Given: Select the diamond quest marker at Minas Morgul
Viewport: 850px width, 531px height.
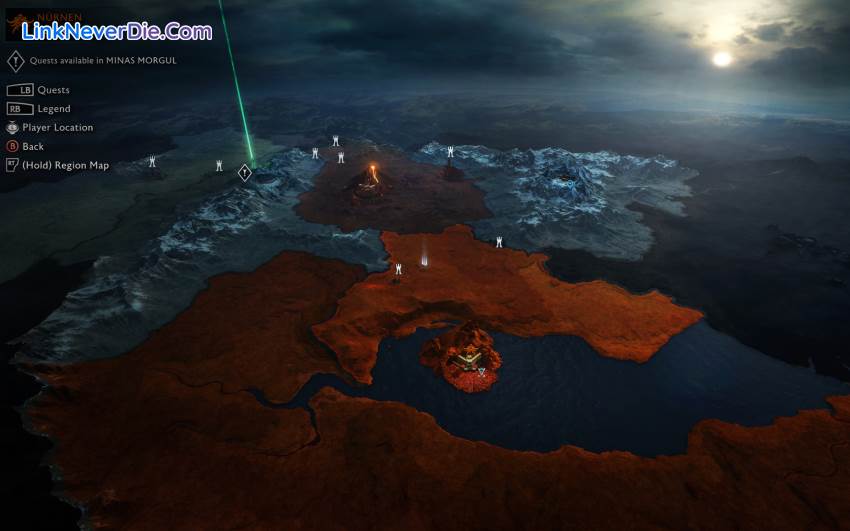Looking at the screenshot, I should [x=245, y=173].
